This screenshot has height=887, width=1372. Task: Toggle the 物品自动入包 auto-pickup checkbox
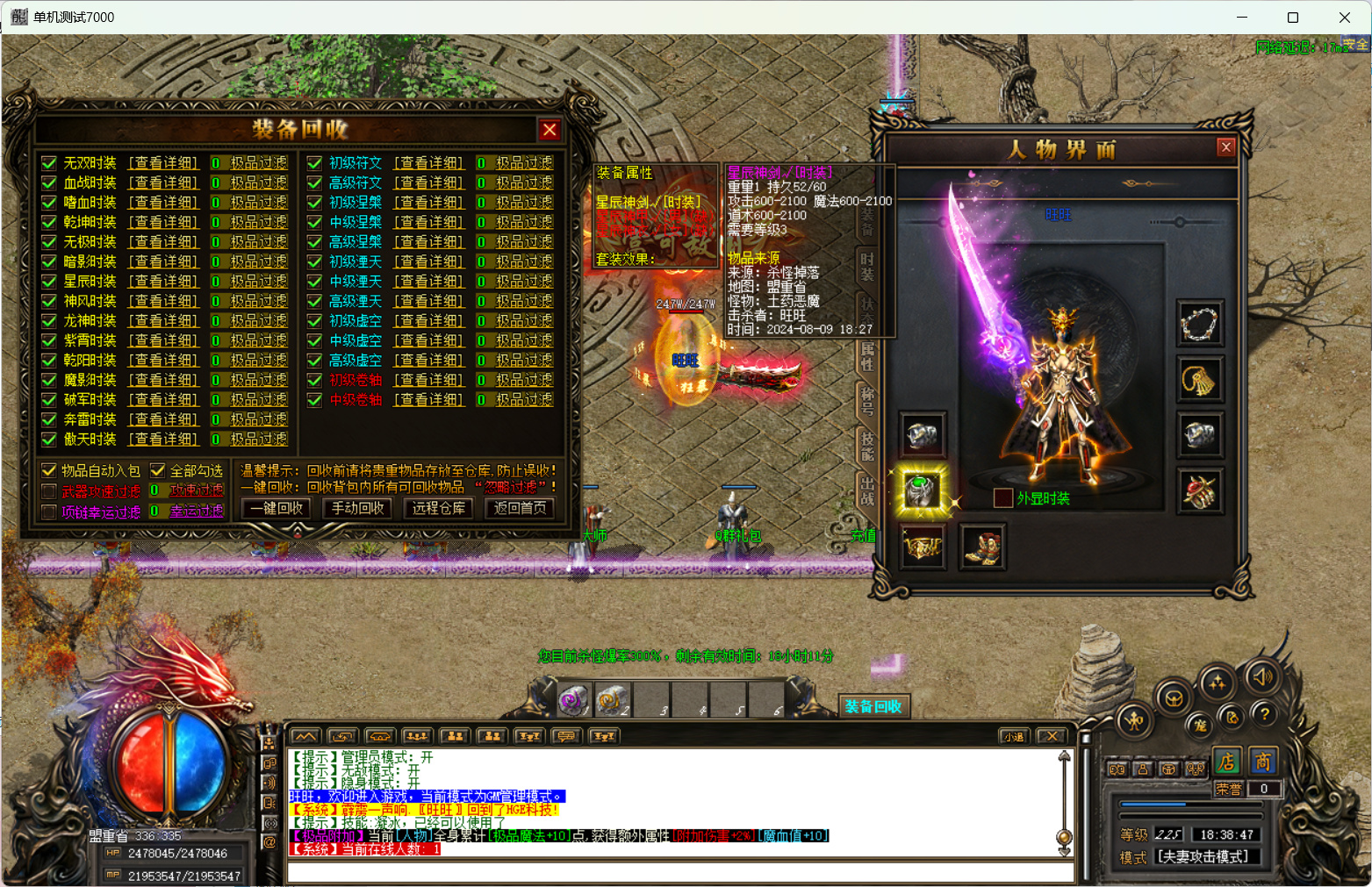coord(49,471)
